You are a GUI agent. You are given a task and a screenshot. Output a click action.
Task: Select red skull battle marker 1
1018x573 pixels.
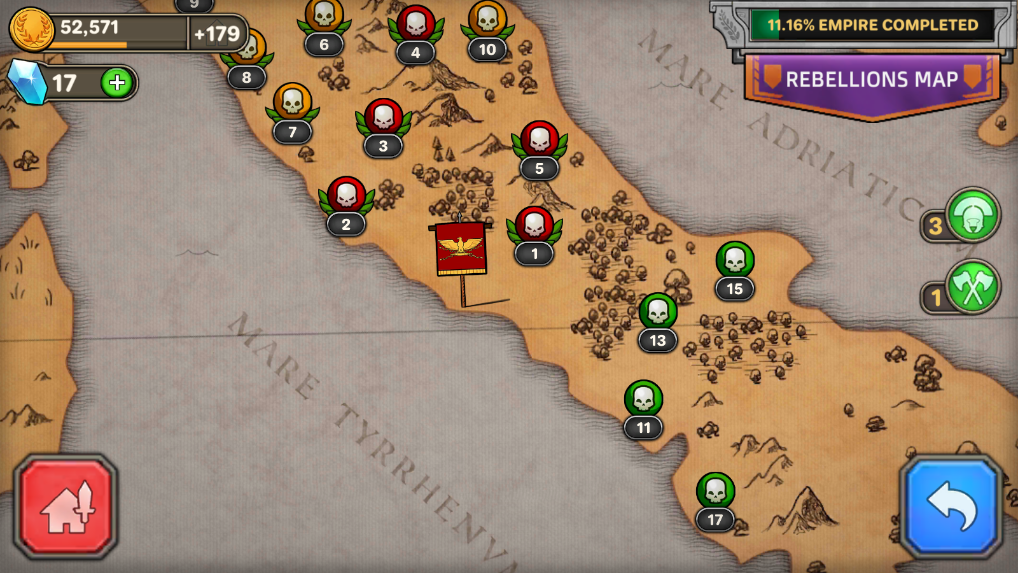pos(534,226)
